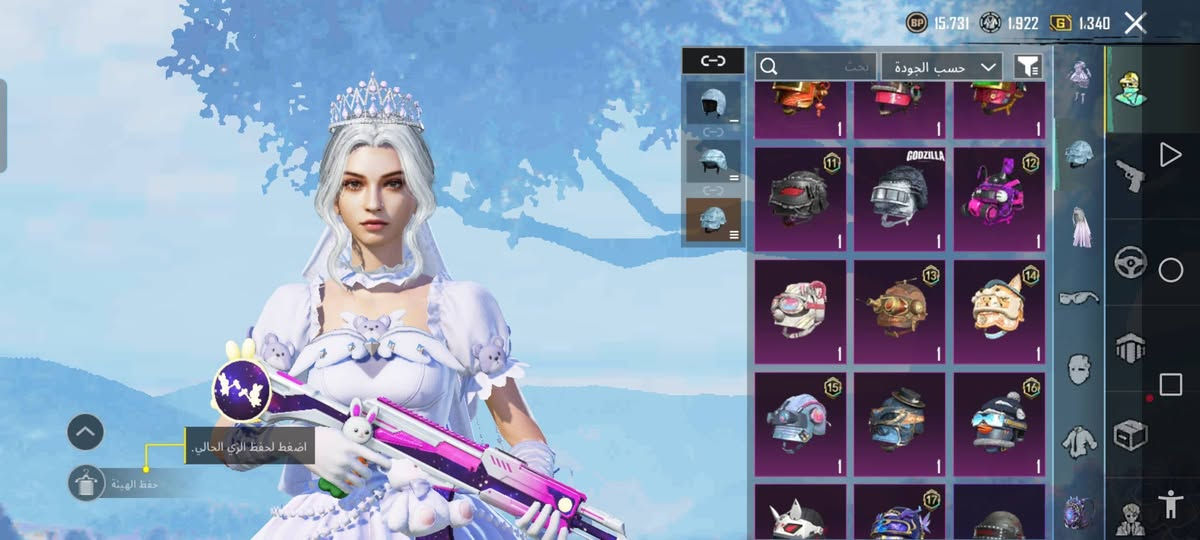Open the pistol weapons section
1200x540 pixels.
tap(1130, 173)
